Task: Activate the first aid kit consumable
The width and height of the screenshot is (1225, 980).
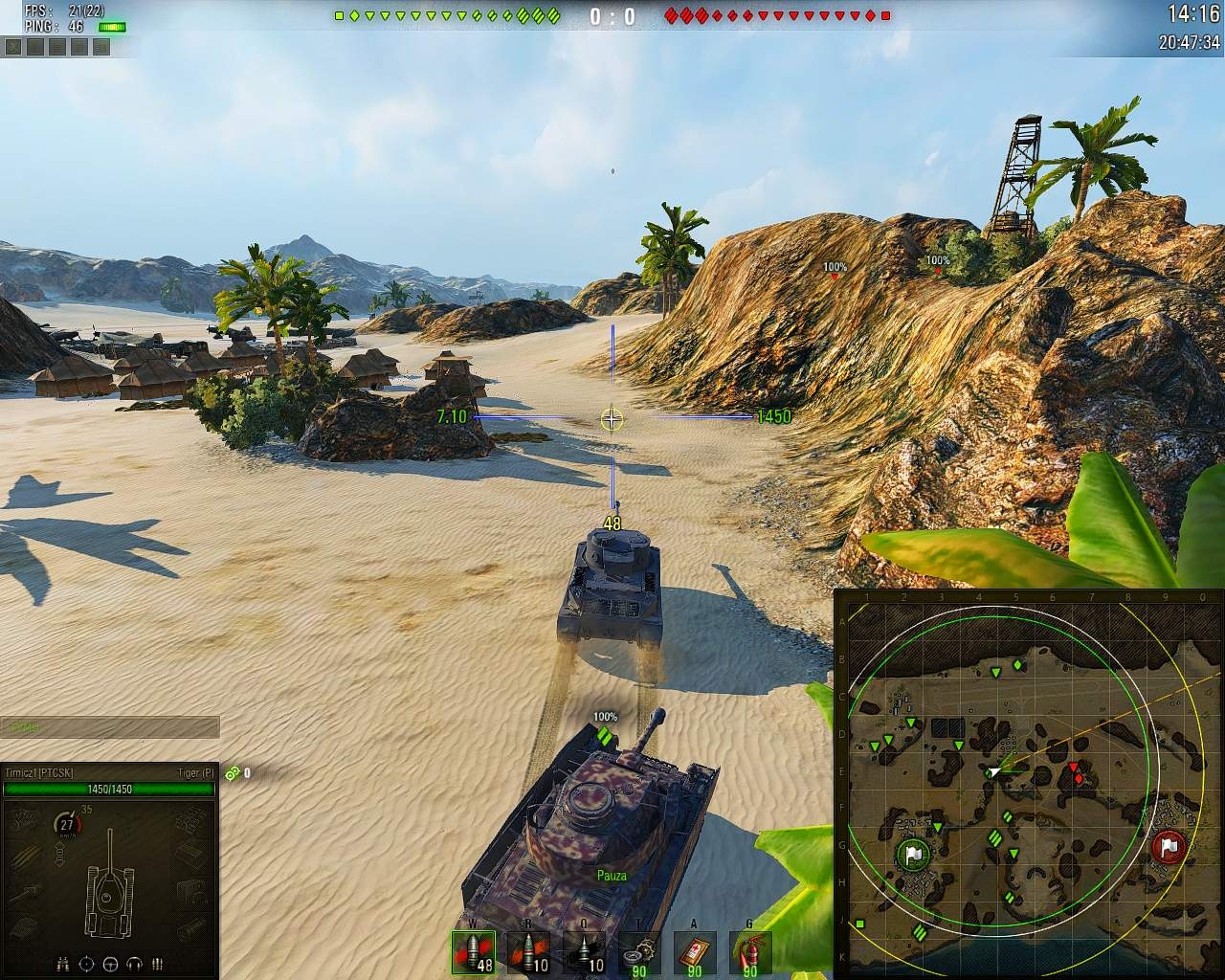Action: pos(695,953)
